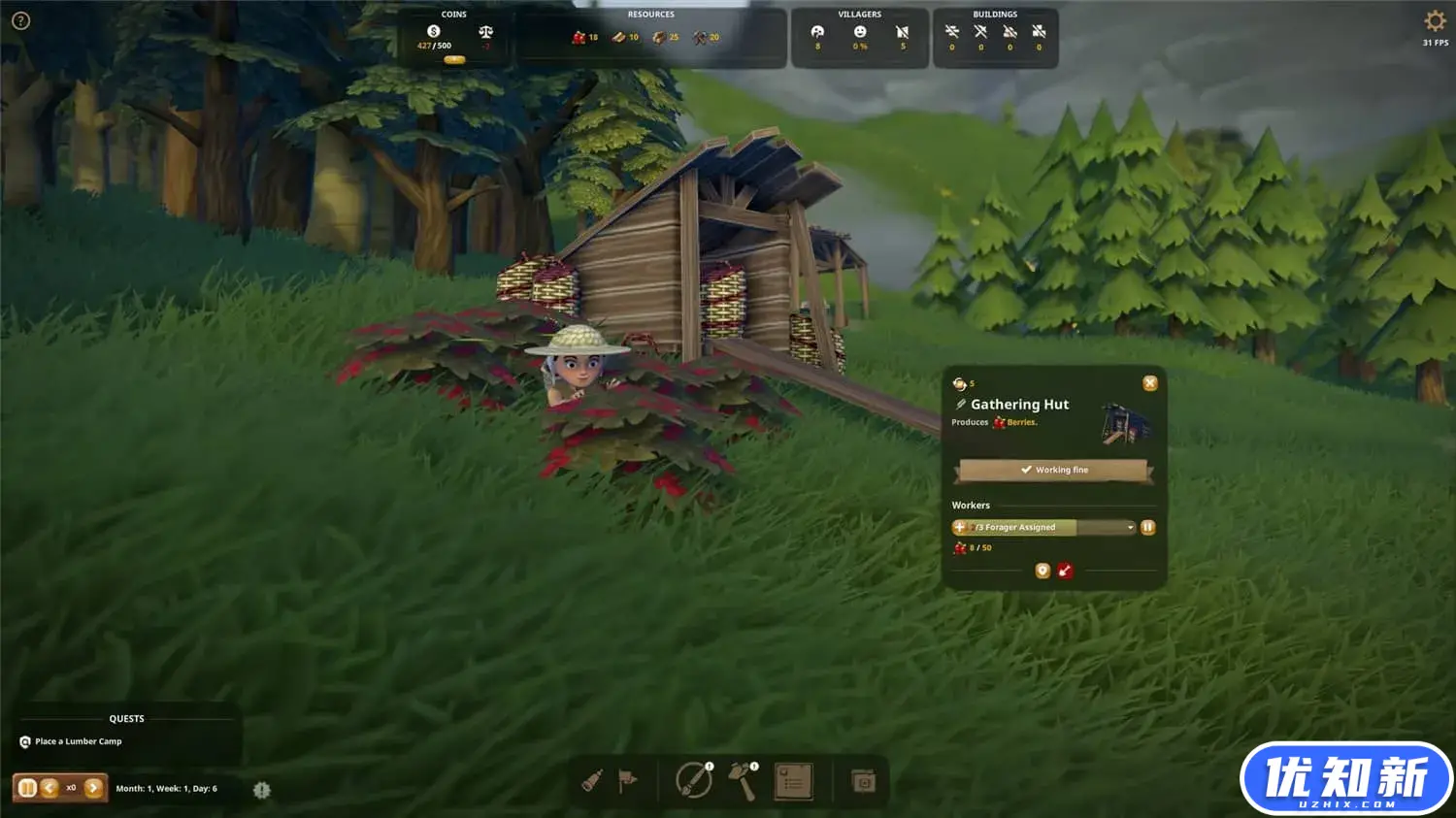Click the location pin button in hut panel
Viewport: 1456px width, 818px height.
pos(1042,571)
